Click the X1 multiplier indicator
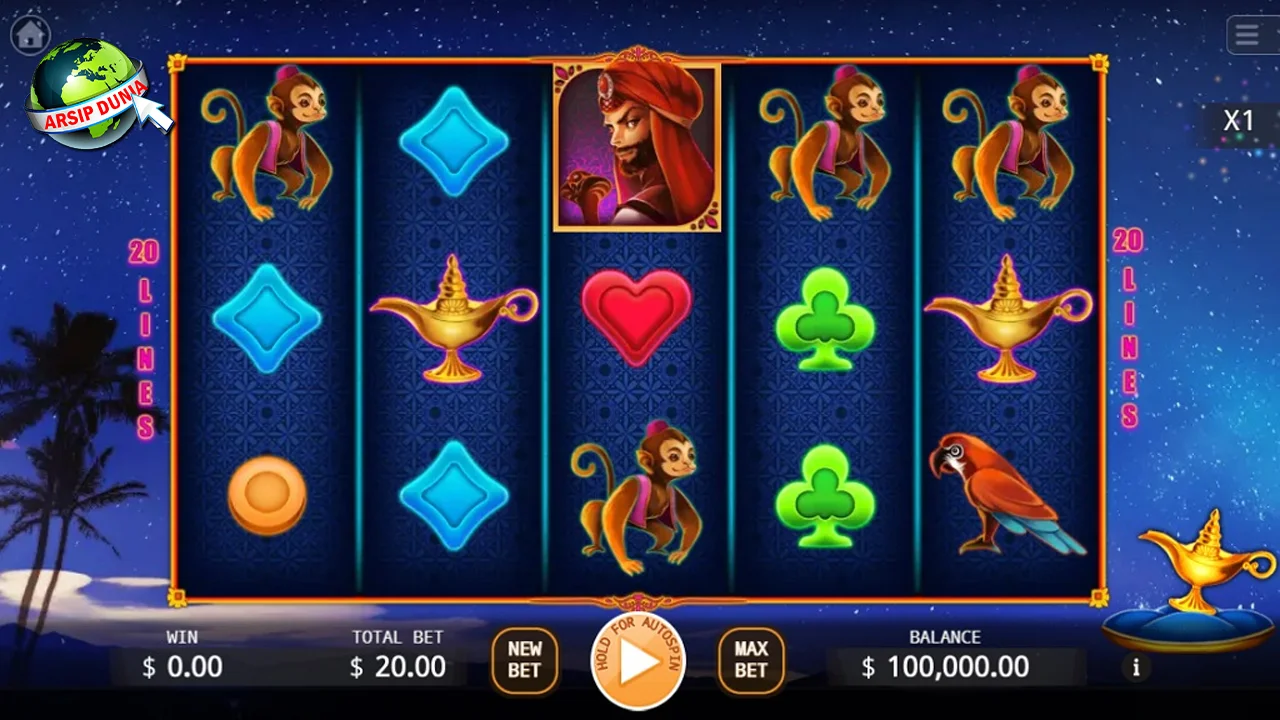 point(1240,119)
